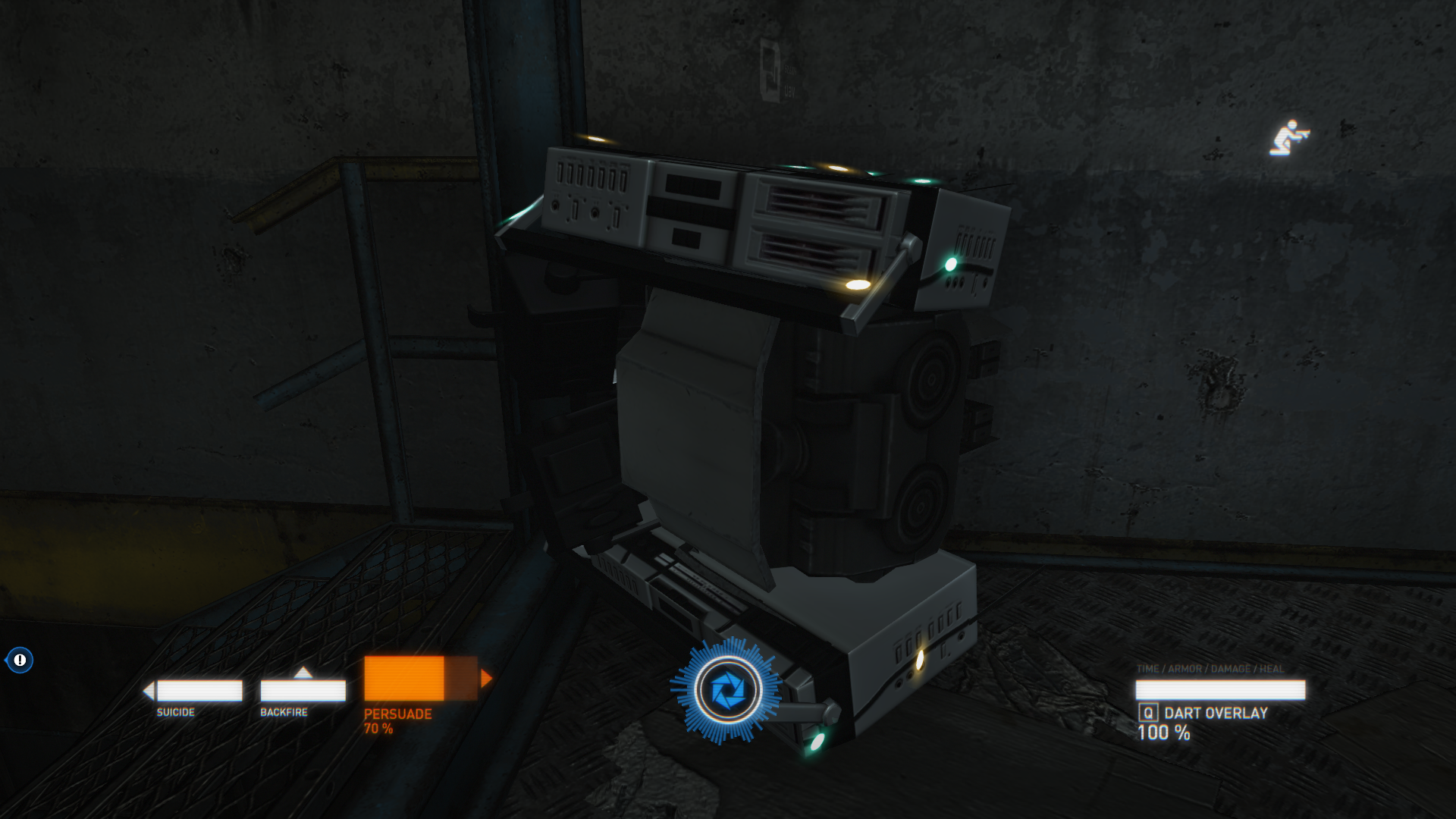The height and width of the screenshot is (819, 1456).
Task: Select the Backfire breach ability
Action: 303,691
